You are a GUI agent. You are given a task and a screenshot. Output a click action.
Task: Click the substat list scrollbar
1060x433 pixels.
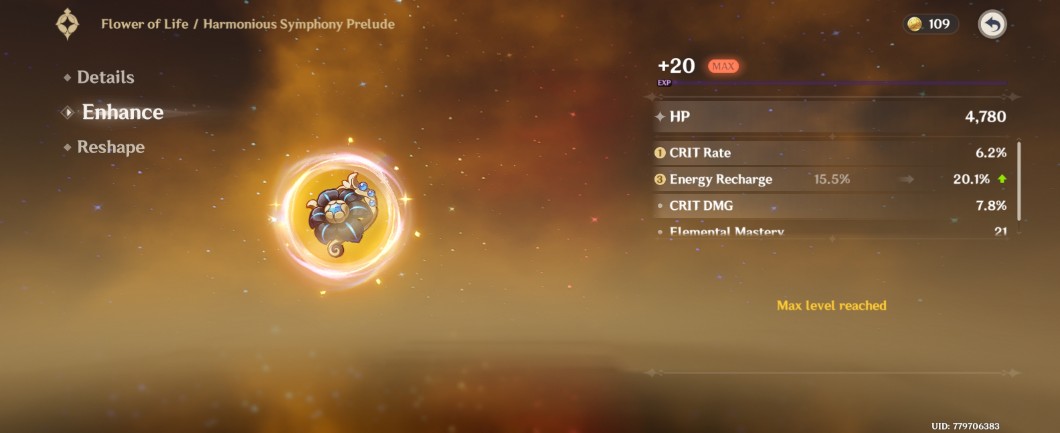coord(1019,181)
